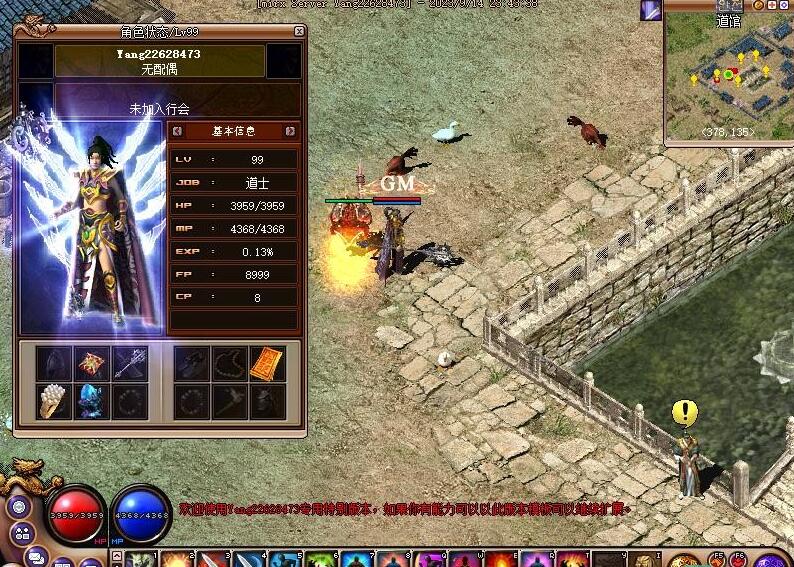This screenshot has width=794, height=567.
Task: Select the pearl gauntlet equipment slot
Action: [x=54, y=402]
